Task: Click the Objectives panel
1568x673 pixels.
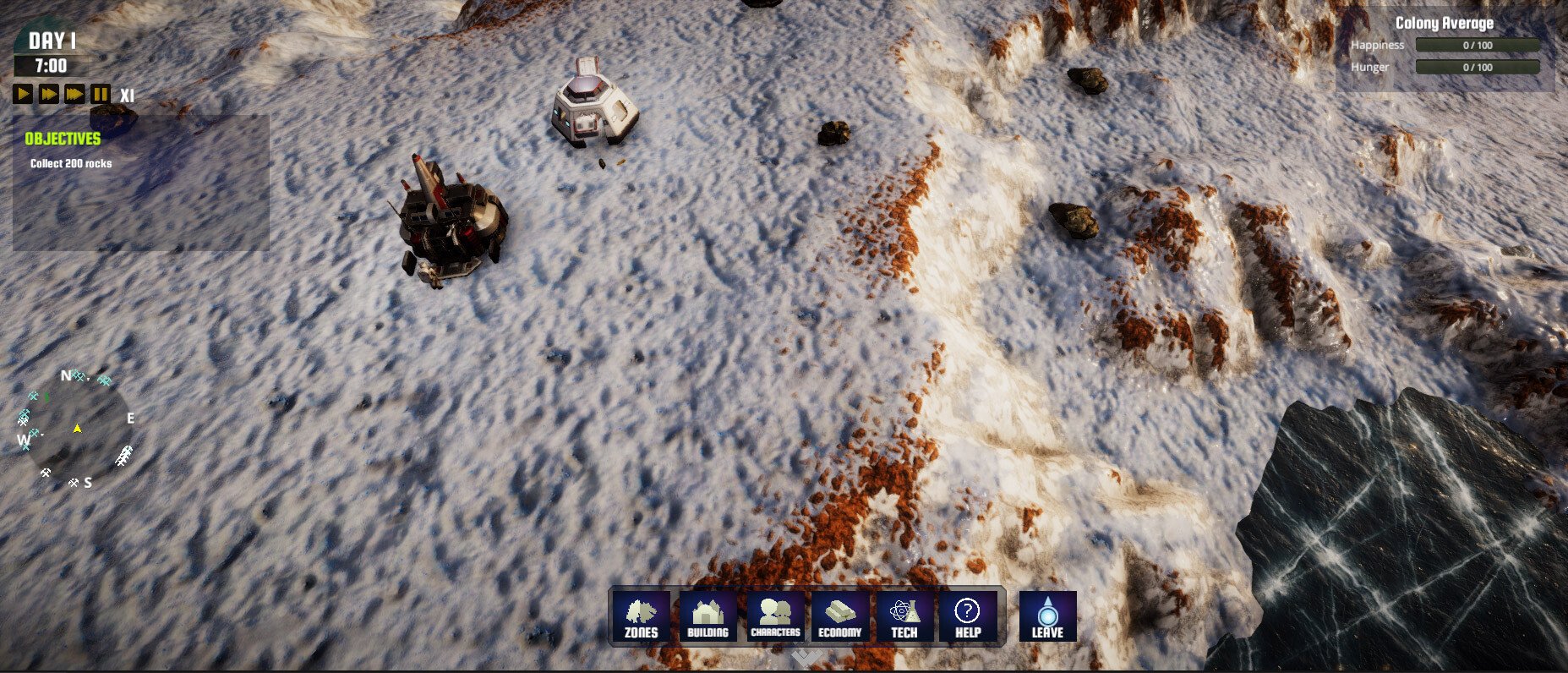Action: coord(140,182)
